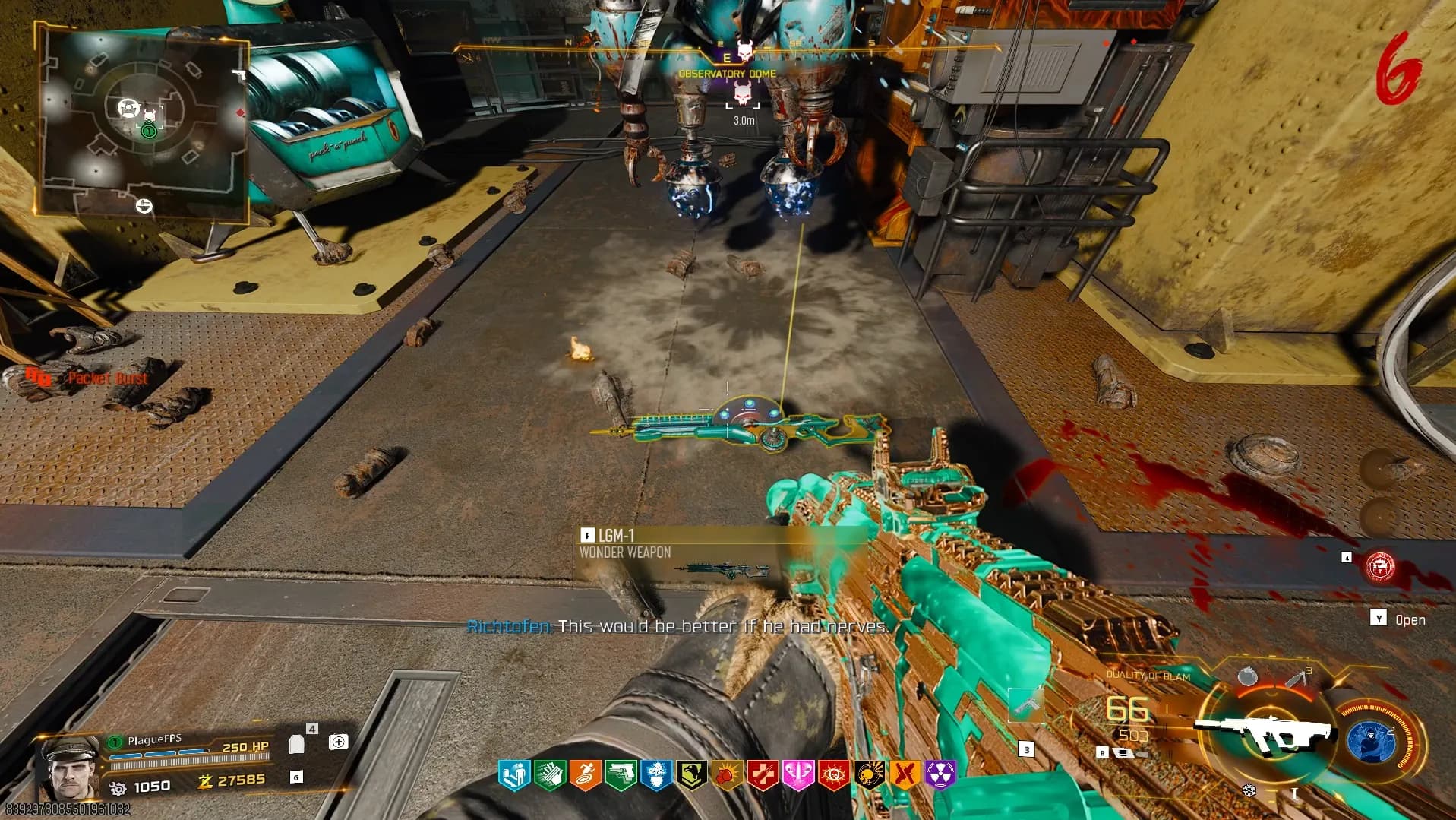The image size is (1456, 820).
Task: Choose the green double pistol perk icon
Action: tap(621, 775)
